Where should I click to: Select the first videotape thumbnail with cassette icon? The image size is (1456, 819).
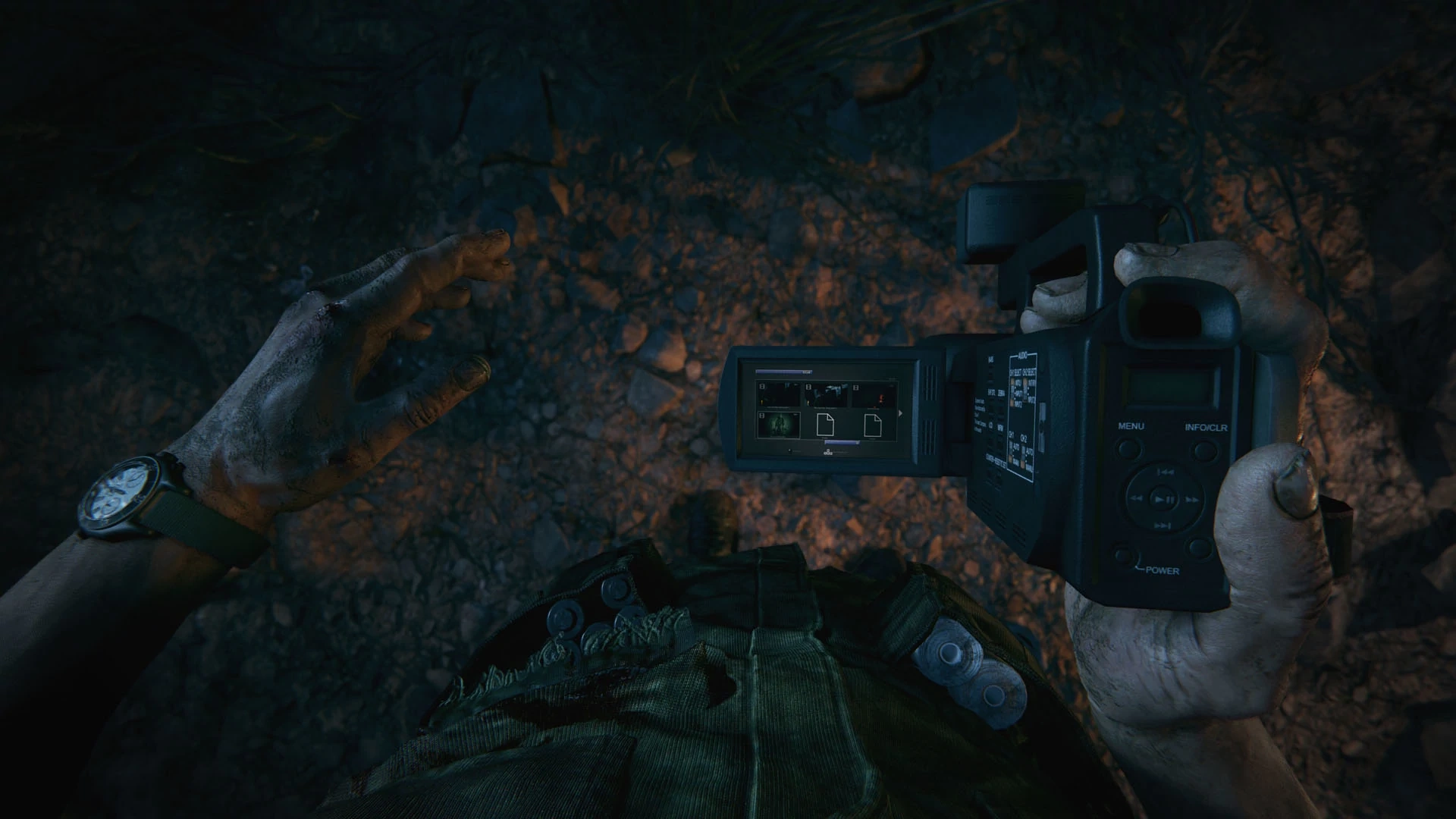(780, 394)
